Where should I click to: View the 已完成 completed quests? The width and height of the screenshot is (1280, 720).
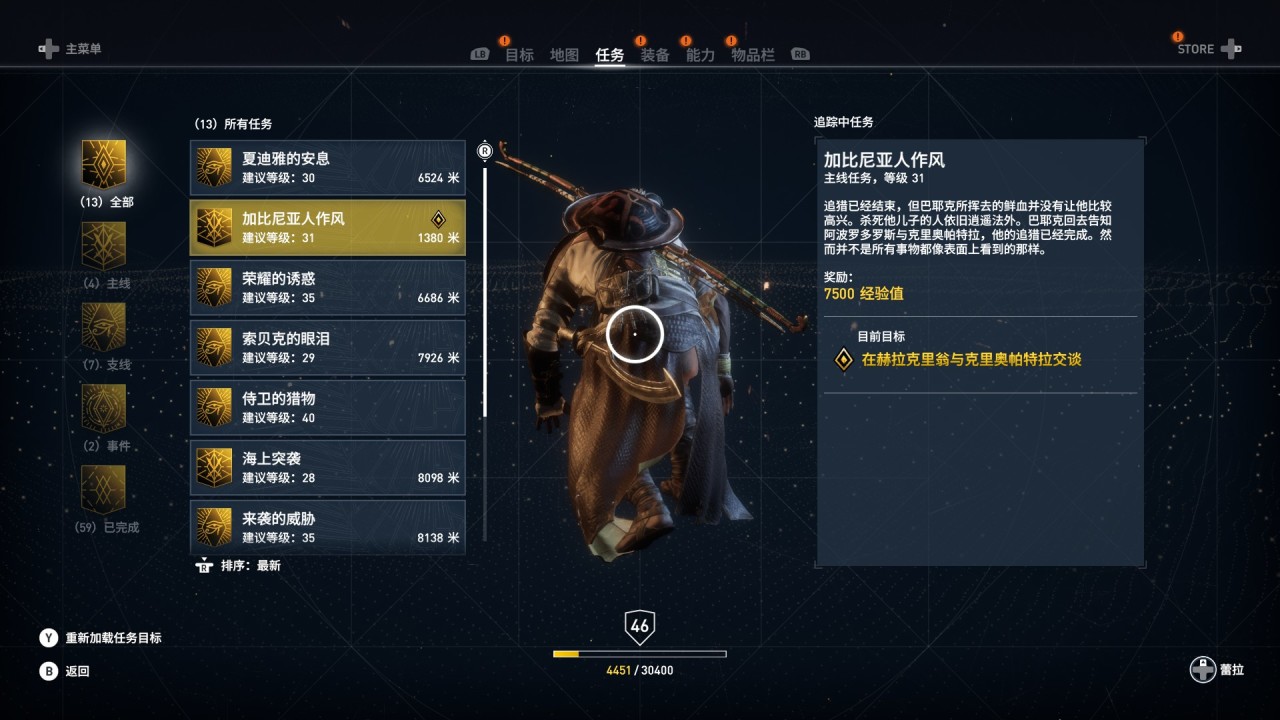coord(104,490)
